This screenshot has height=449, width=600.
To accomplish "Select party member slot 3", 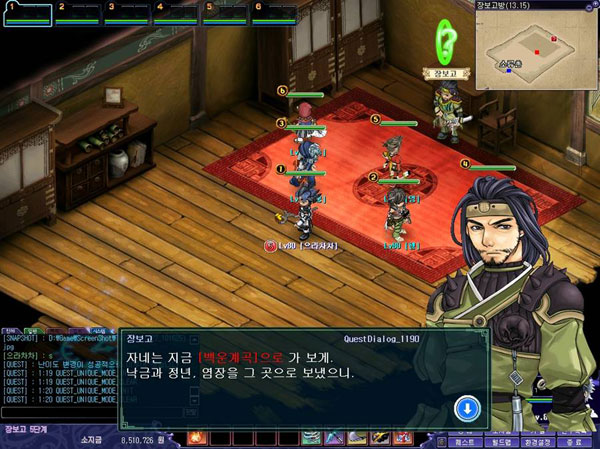I will (125, 13).
